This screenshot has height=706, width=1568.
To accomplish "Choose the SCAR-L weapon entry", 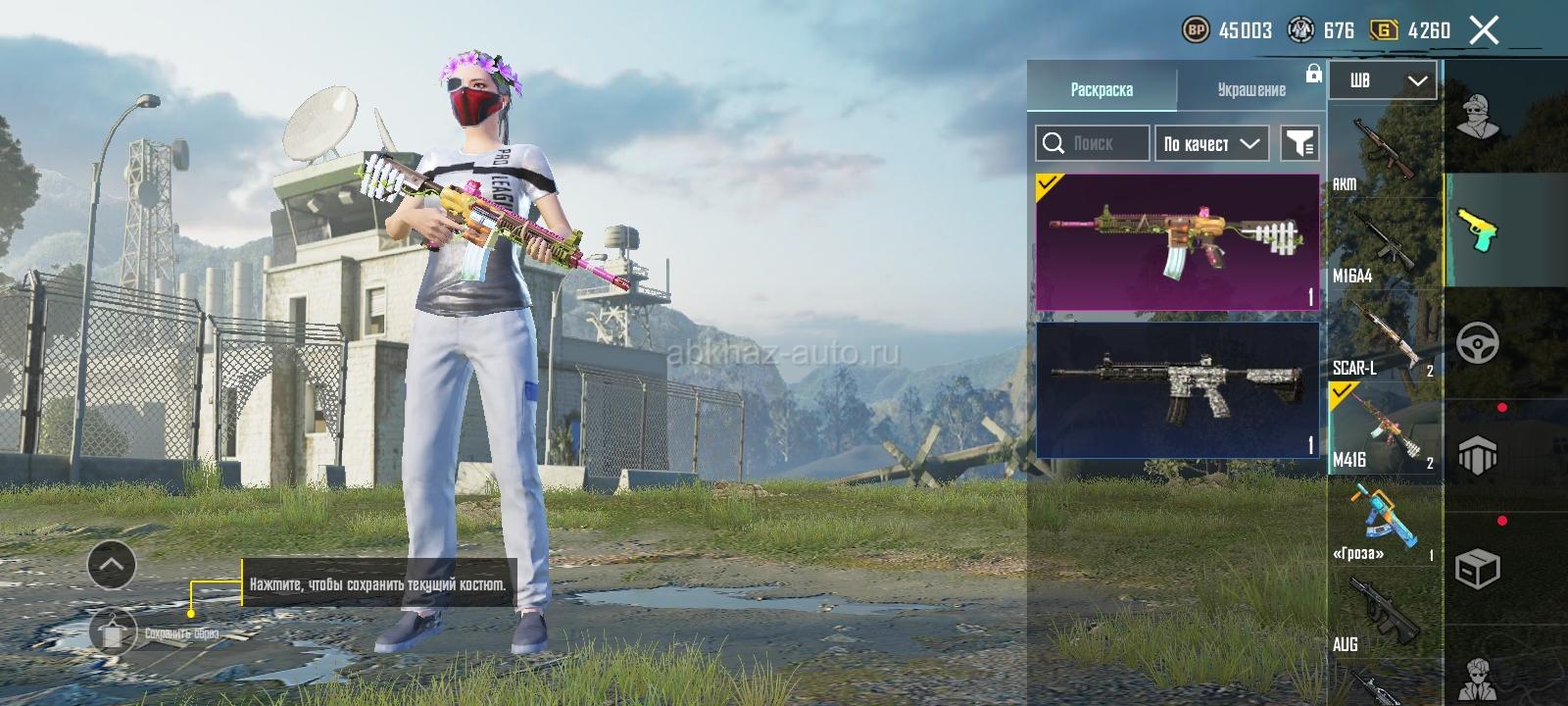I will 1384,336.
